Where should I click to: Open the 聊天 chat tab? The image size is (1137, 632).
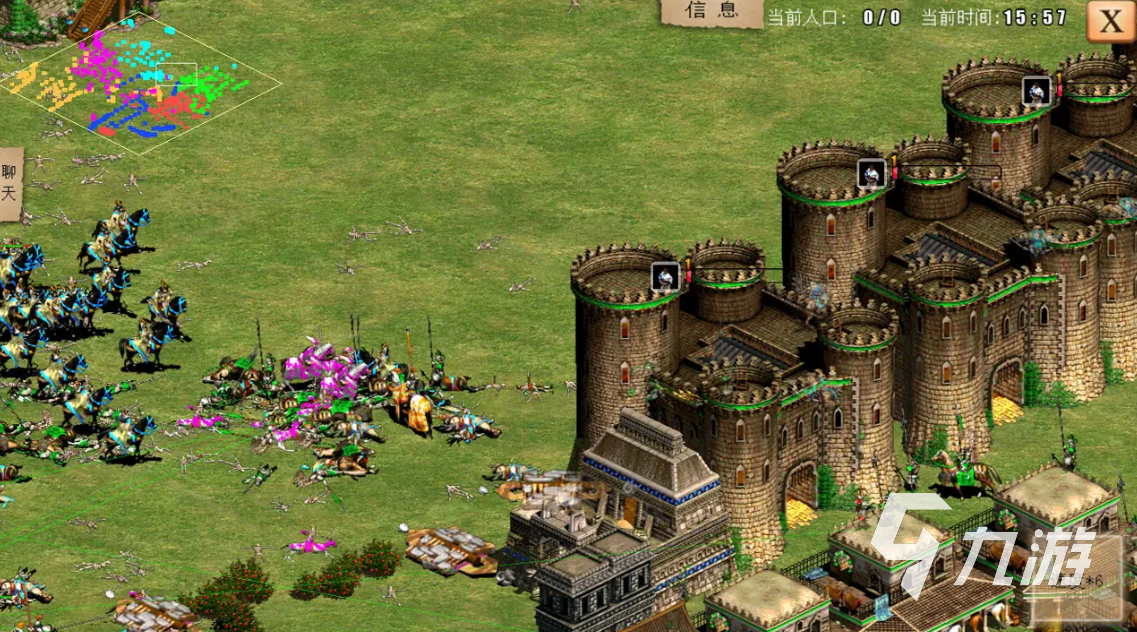click(11, 184)
